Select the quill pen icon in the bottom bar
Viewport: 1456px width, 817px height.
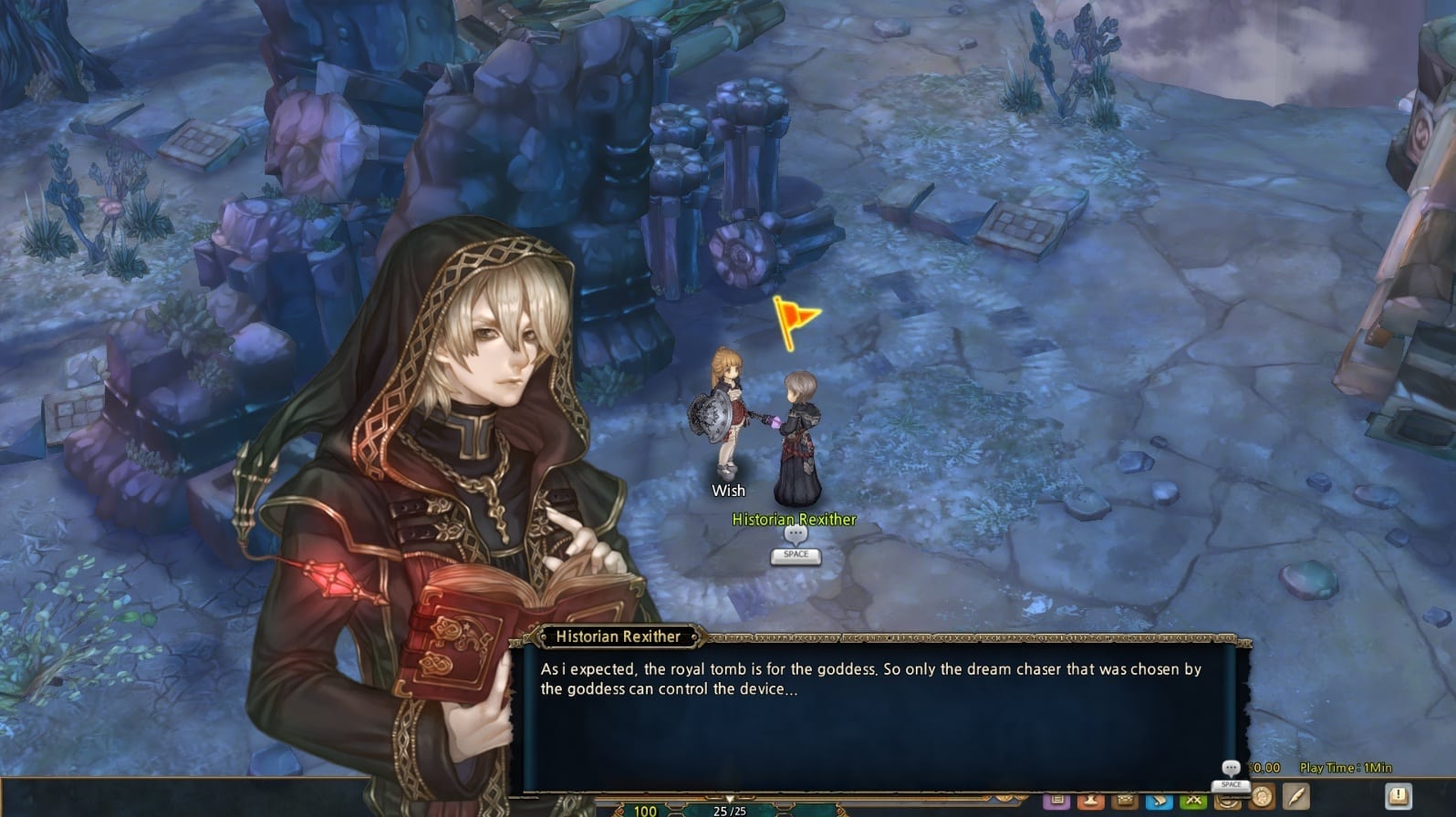pos(1297,796)
